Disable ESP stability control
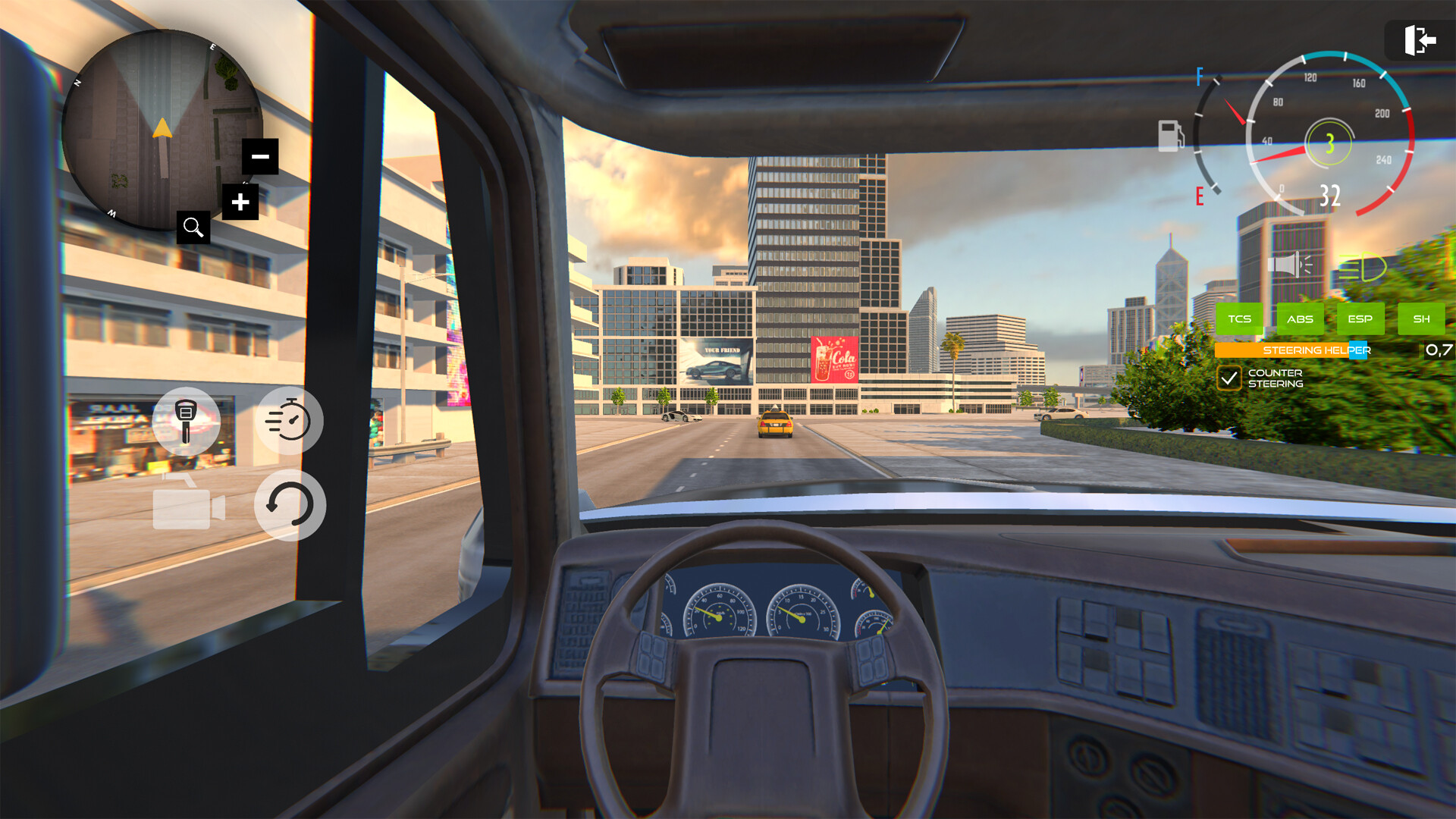Screen dimensions: 1456x819 click(x=1360, y=319)
